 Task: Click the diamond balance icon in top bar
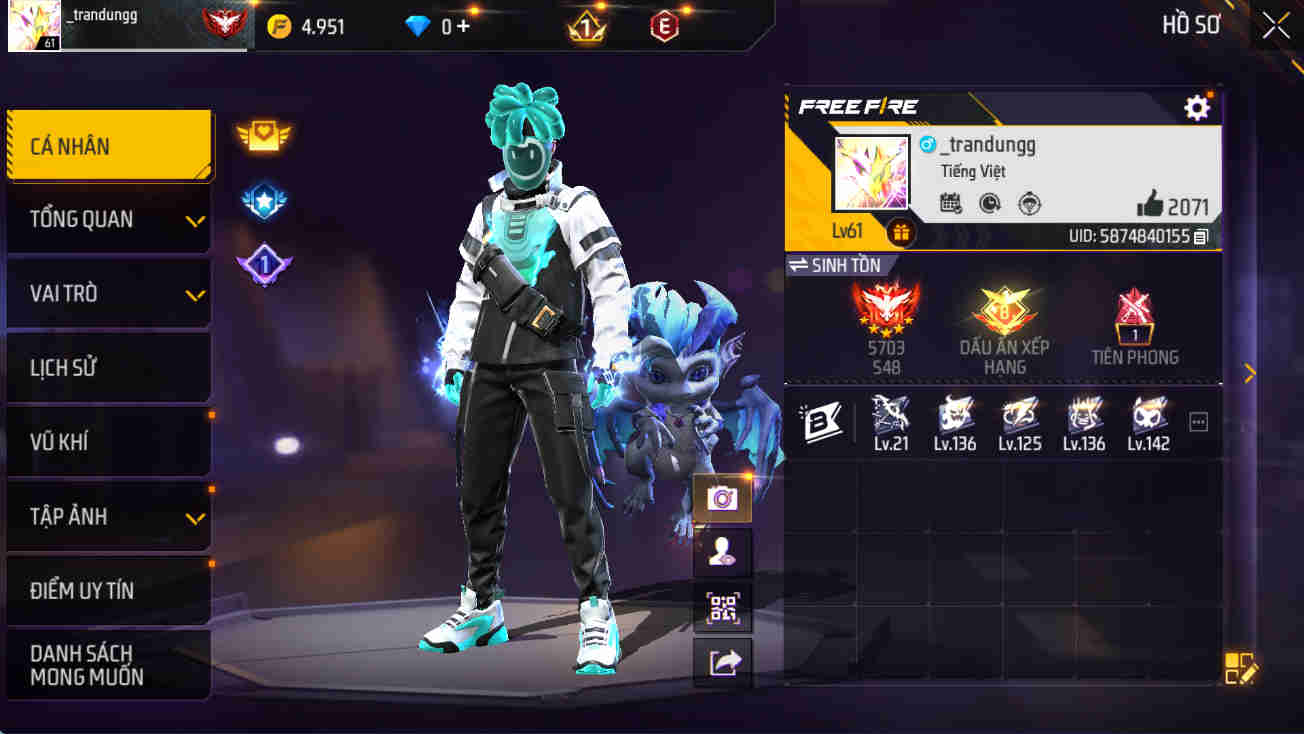click(x=417, y=25)
